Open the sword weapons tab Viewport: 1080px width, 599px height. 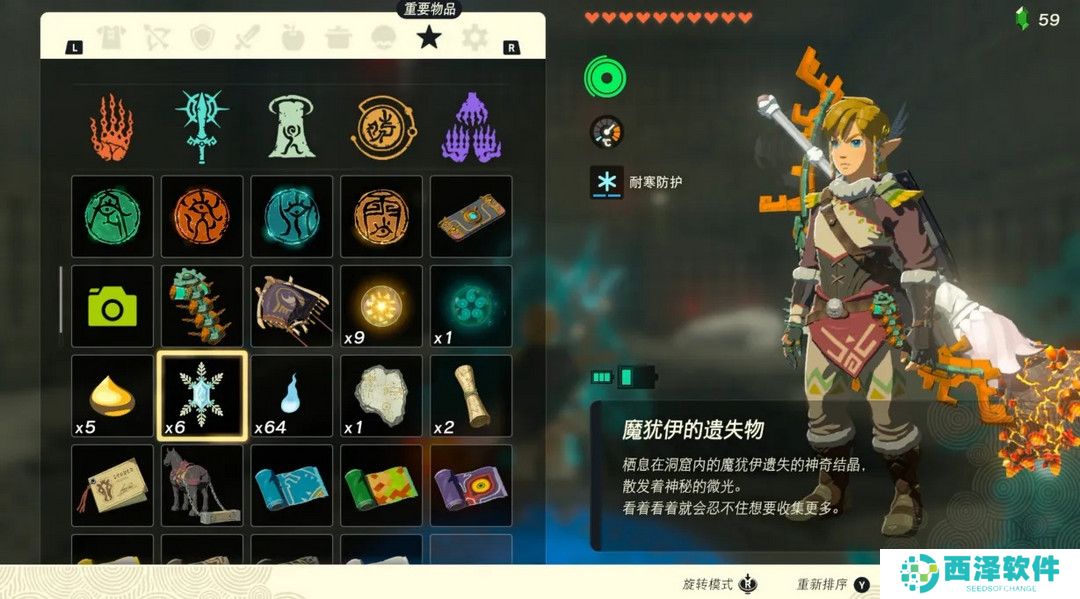247,38
